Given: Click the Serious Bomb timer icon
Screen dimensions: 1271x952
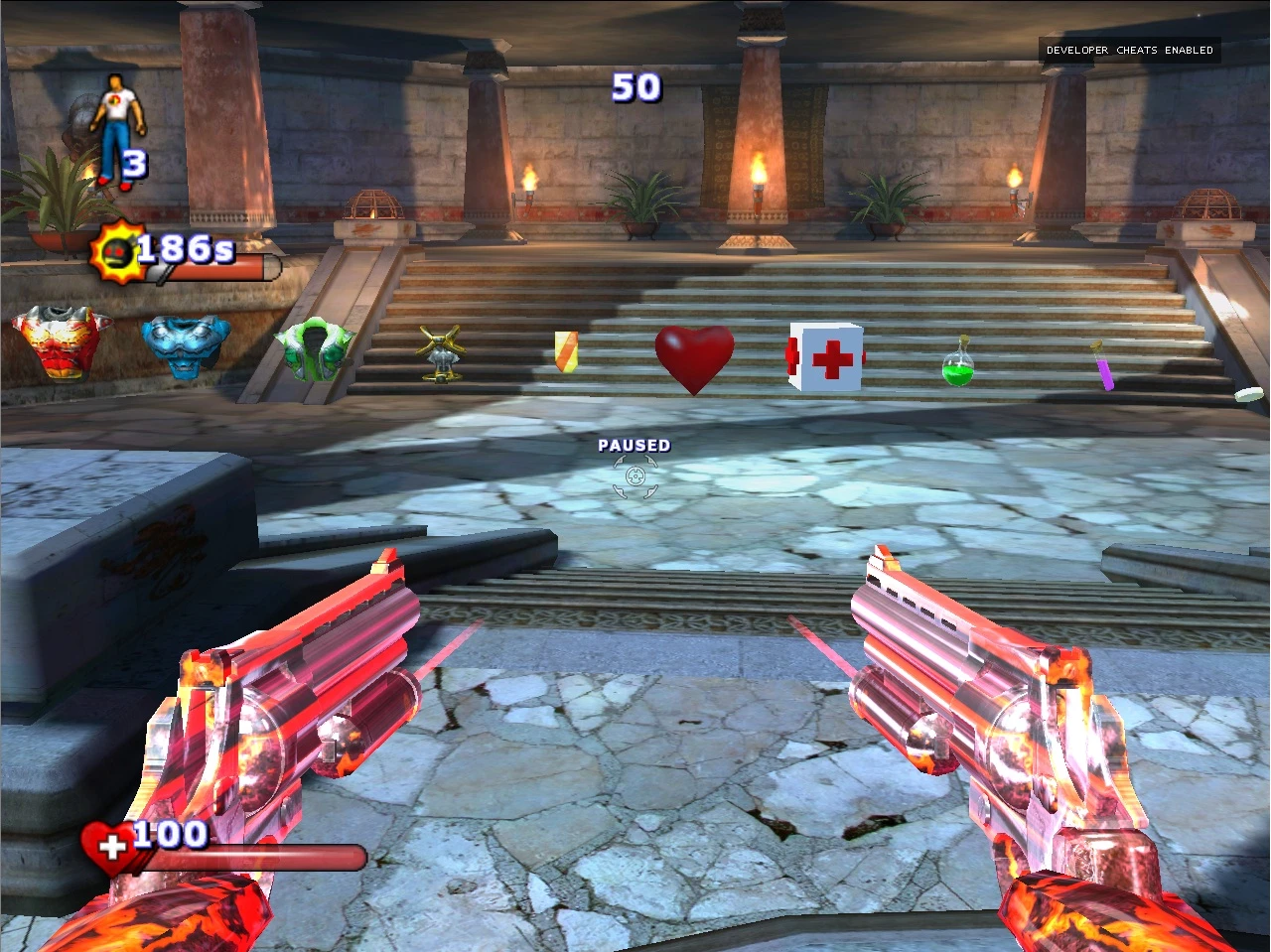Looking at the screenshot, I should 116,250.
